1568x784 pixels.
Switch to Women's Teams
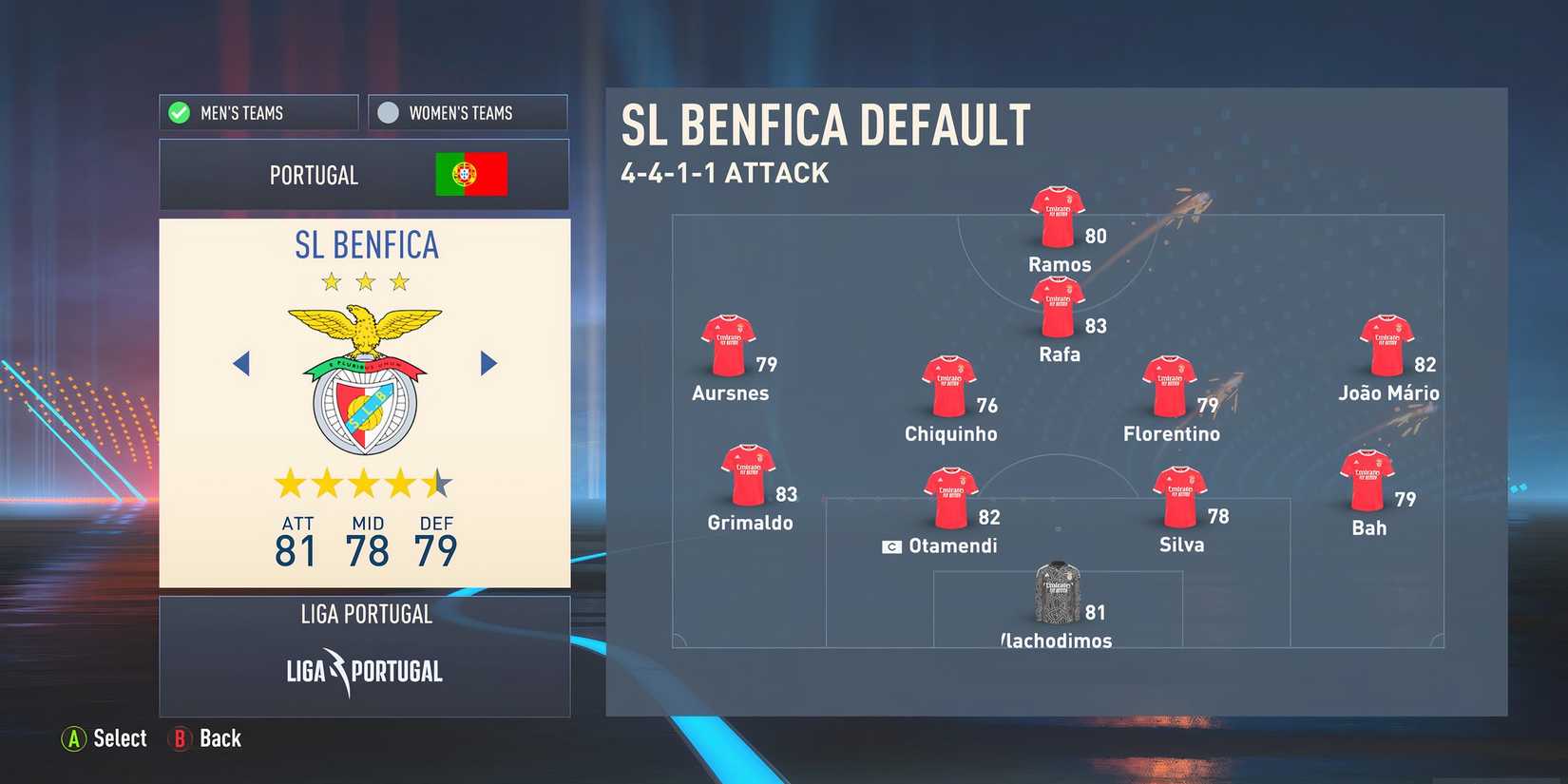click(467, 112)
